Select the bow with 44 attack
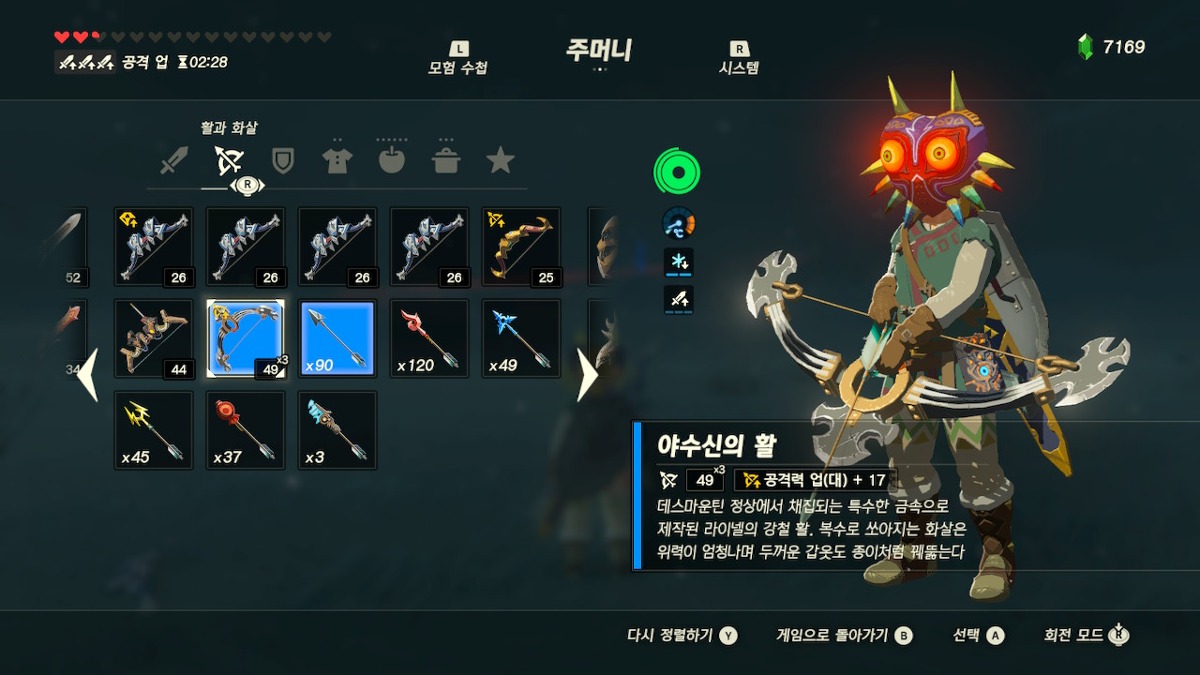1200x675 pixels. pos(153,339)
